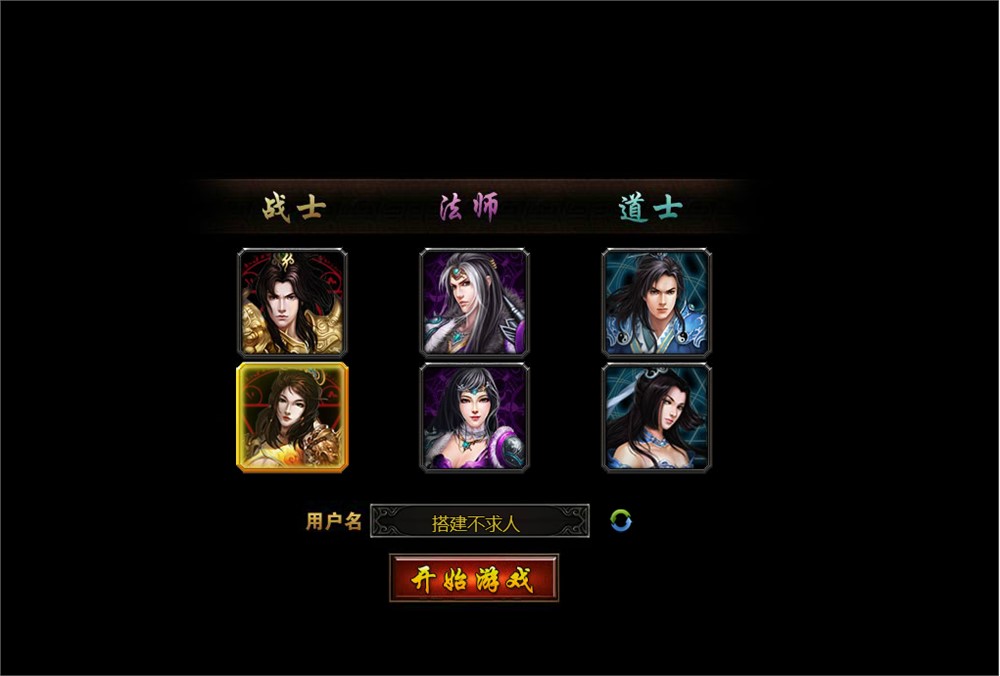
Task: Choose the female warrior portrait with gold border
Action: point(292,417)
